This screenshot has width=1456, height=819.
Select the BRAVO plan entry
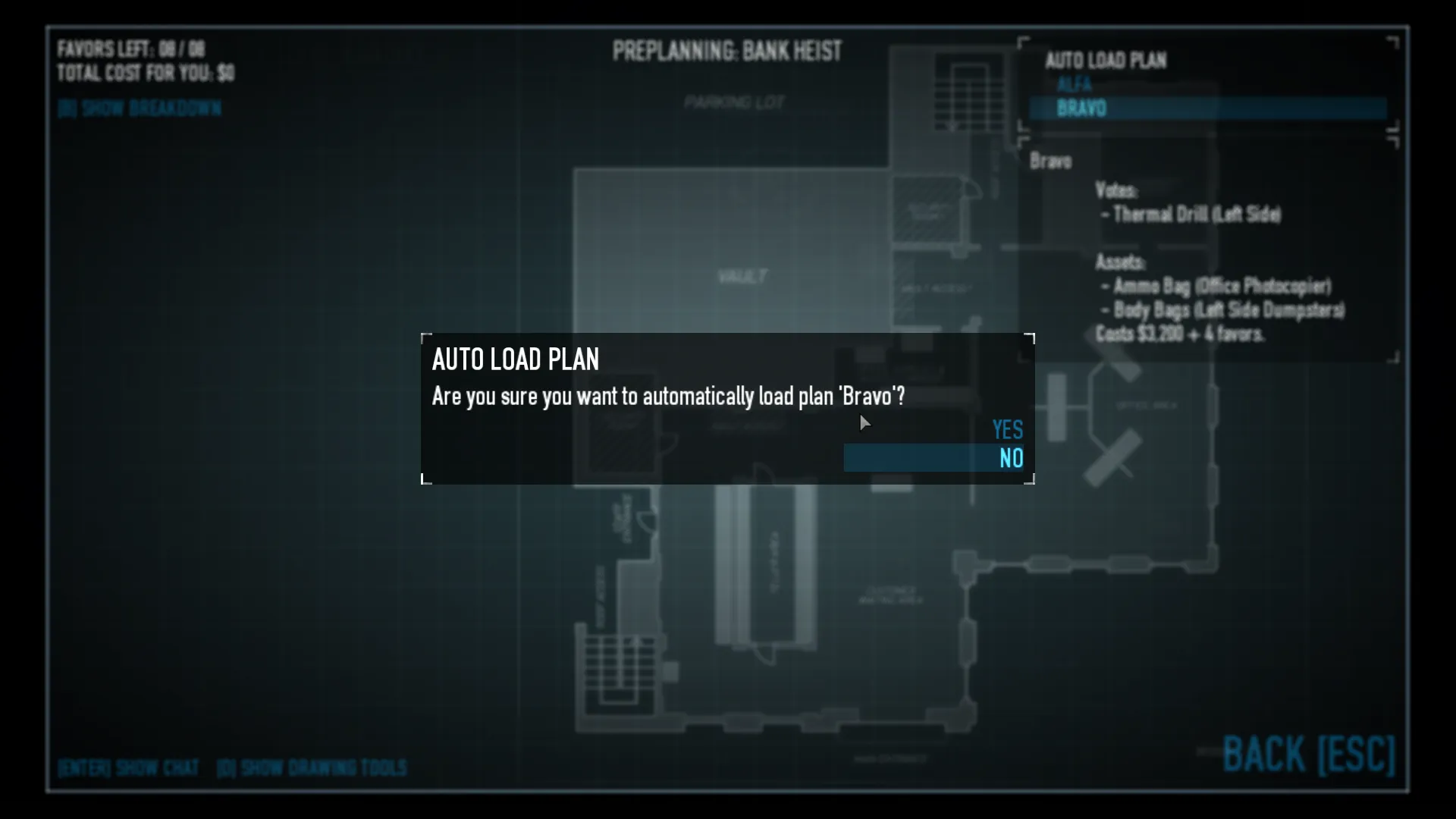[x=1081, y=108]
